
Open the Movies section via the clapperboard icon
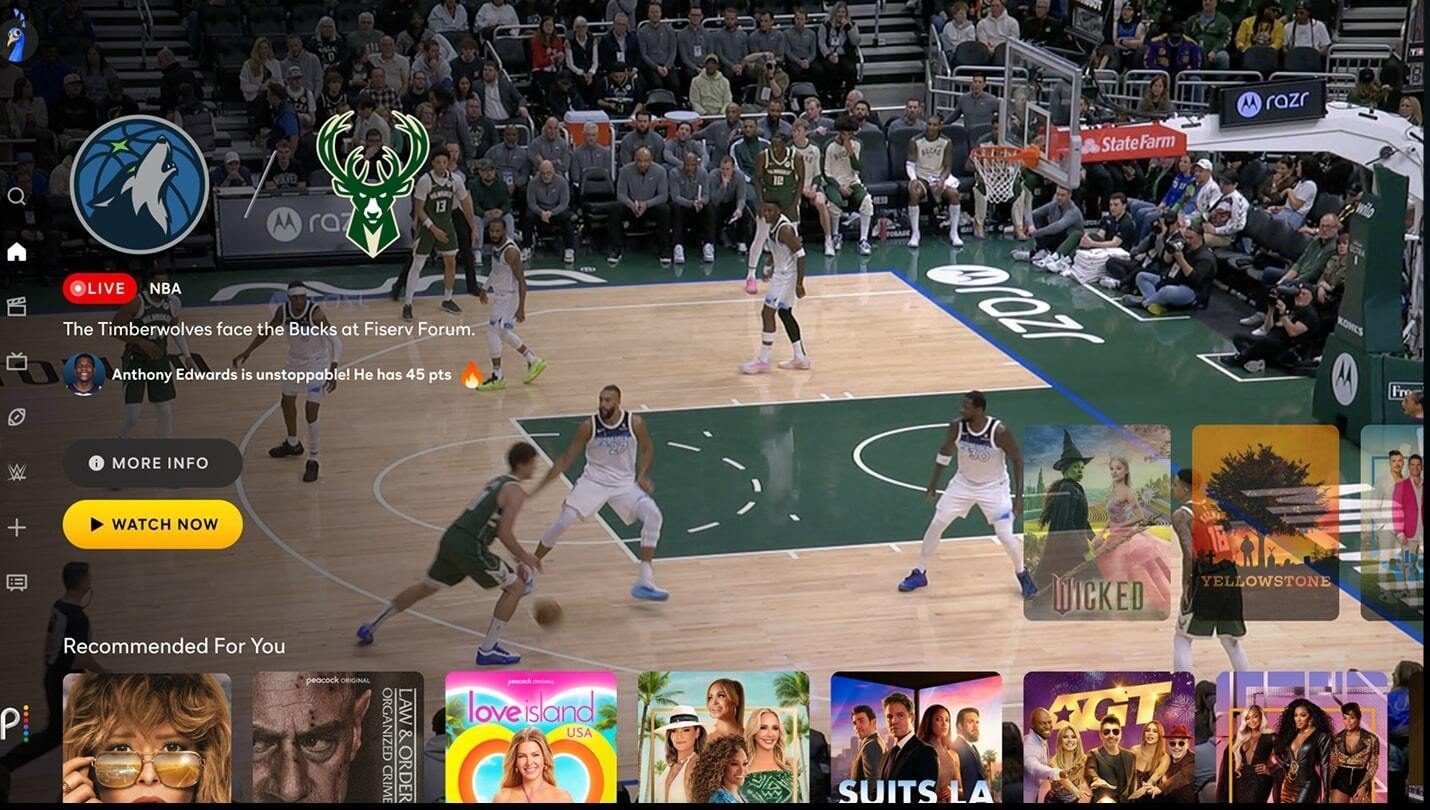pos(16,306)
